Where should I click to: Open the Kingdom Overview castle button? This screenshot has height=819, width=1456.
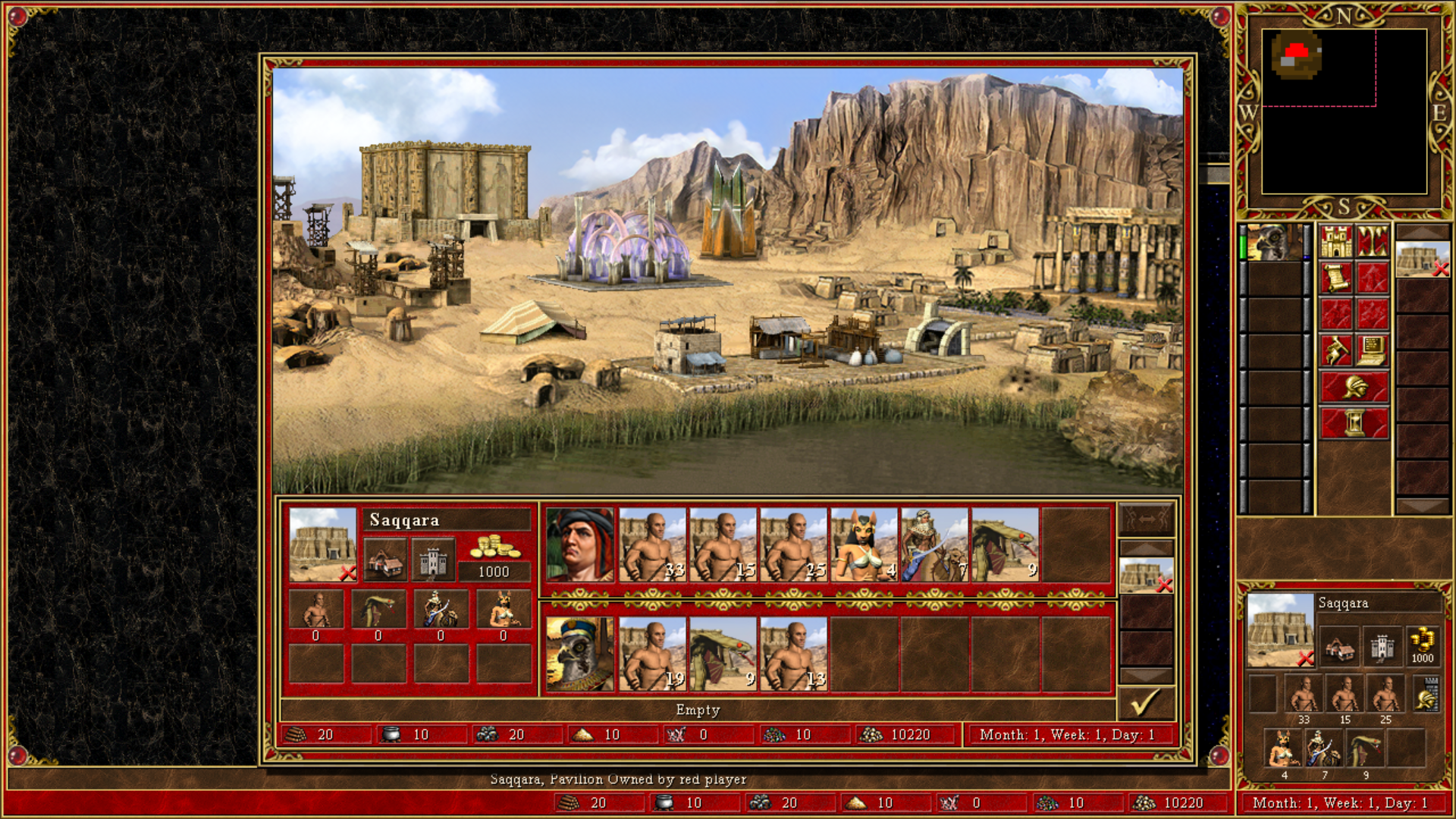1336,241
